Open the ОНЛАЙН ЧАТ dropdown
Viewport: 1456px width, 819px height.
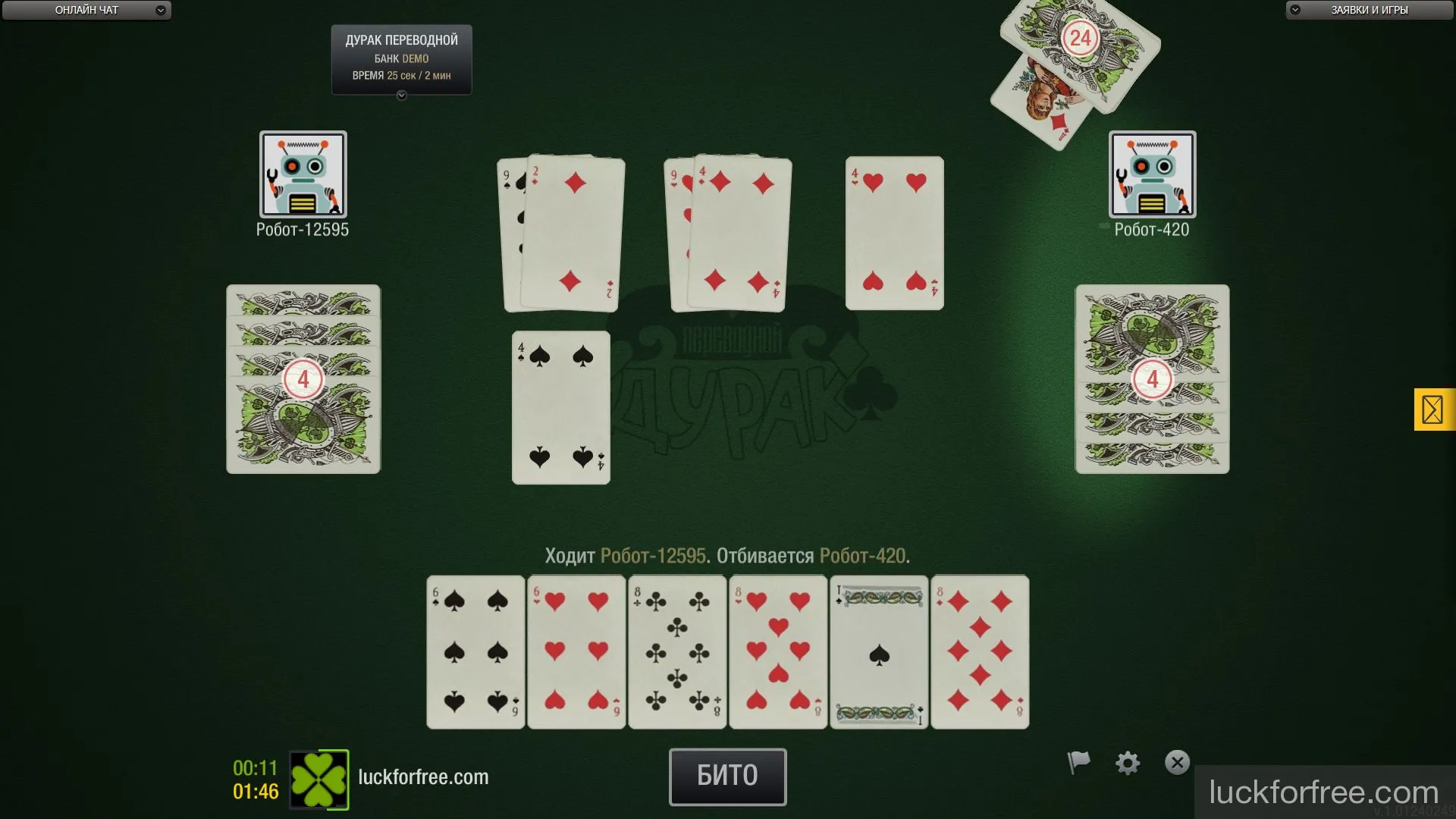tap(86, 10)
